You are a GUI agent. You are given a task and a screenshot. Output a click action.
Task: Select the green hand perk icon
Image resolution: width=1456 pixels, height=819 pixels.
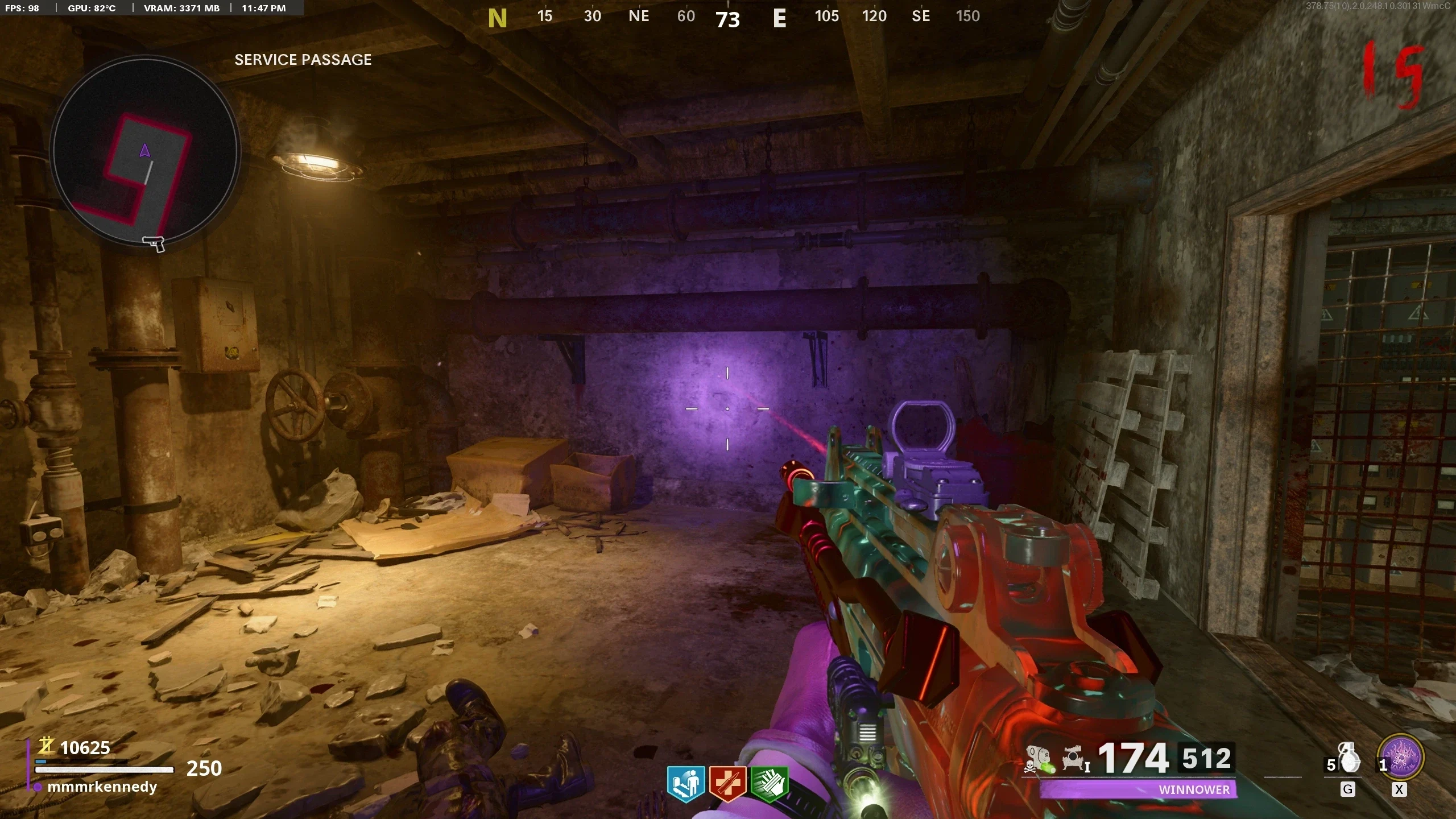tap(770, 784)
